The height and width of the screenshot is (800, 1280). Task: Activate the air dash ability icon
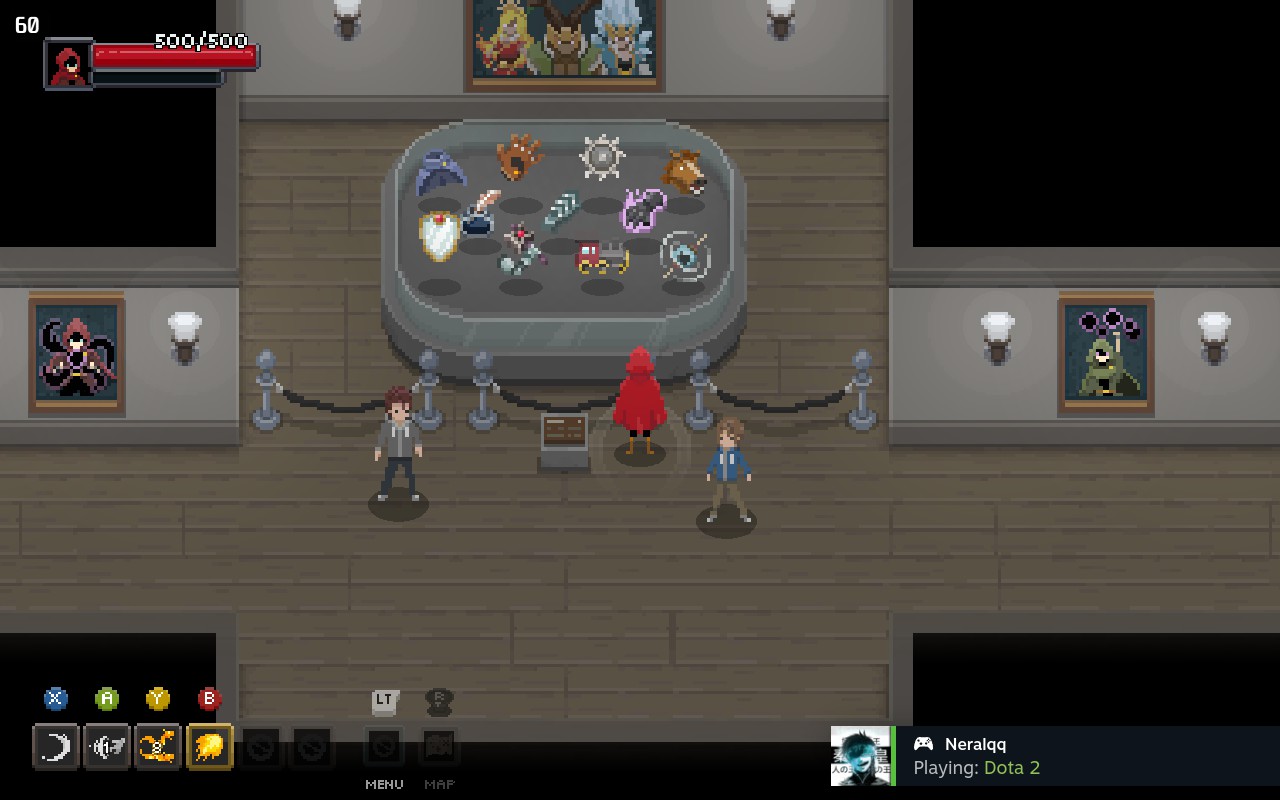pyautogui.click(x=107, y=747)
